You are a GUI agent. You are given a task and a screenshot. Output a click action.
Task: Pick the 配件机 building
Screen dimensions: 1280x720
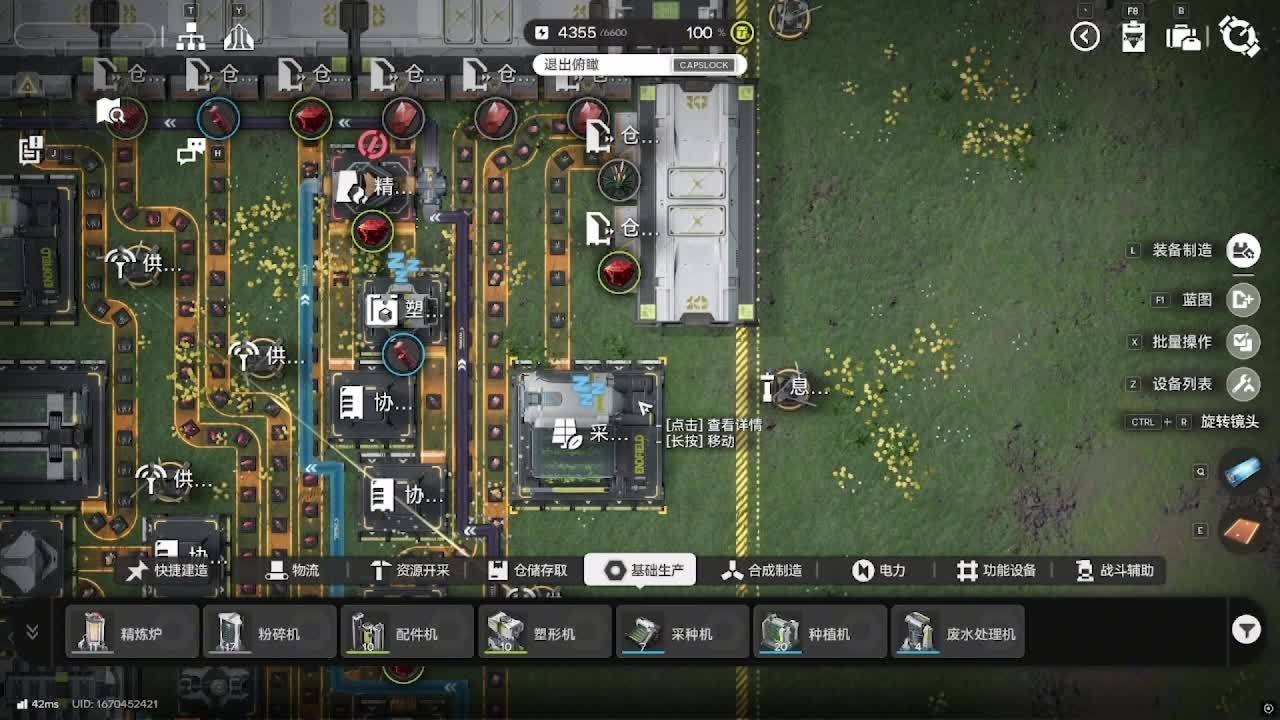click(407, 633)
